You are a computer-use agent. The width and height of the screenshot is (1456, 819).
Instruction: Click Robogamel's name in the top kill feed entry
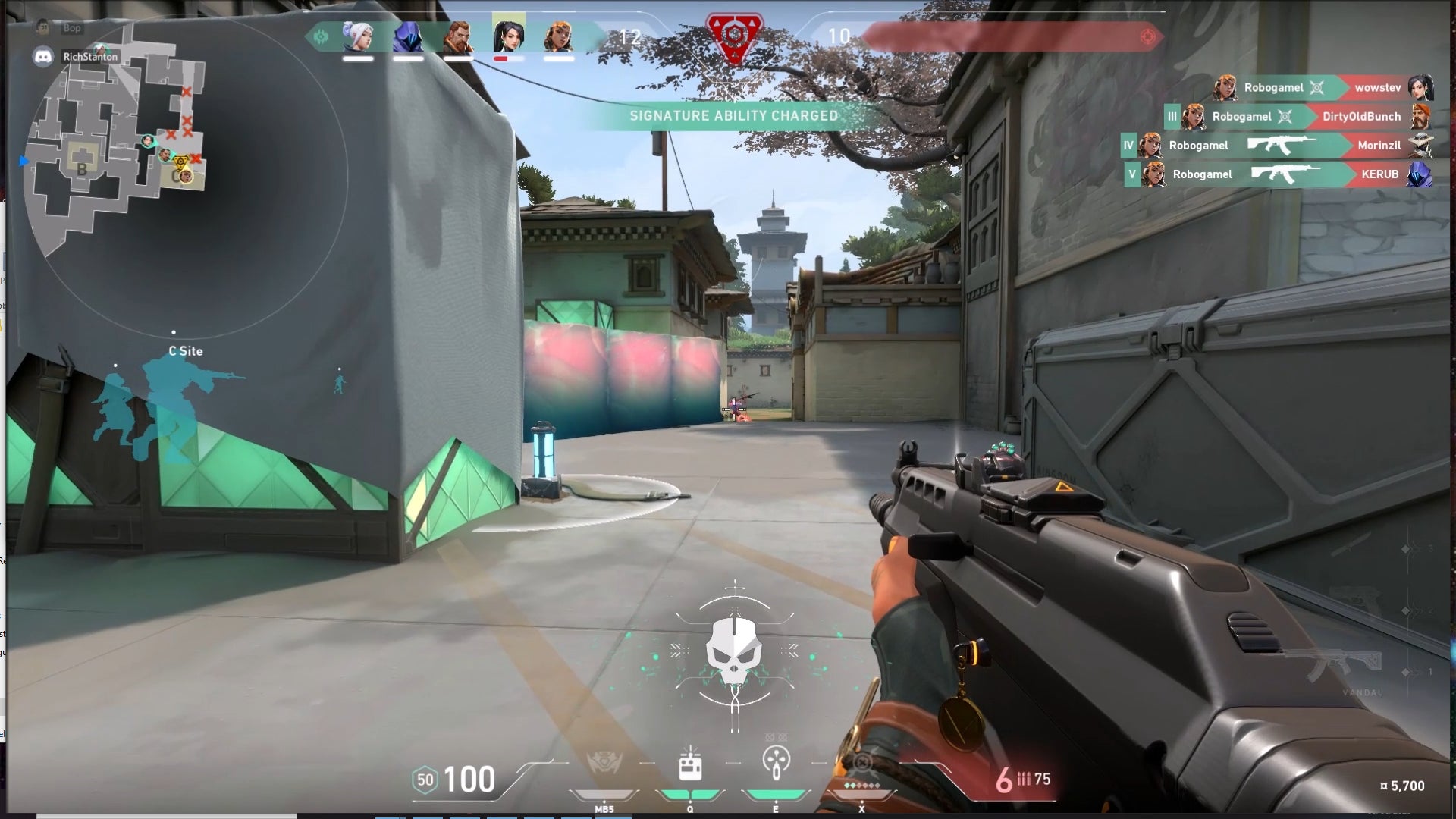tap(1272, 88)
